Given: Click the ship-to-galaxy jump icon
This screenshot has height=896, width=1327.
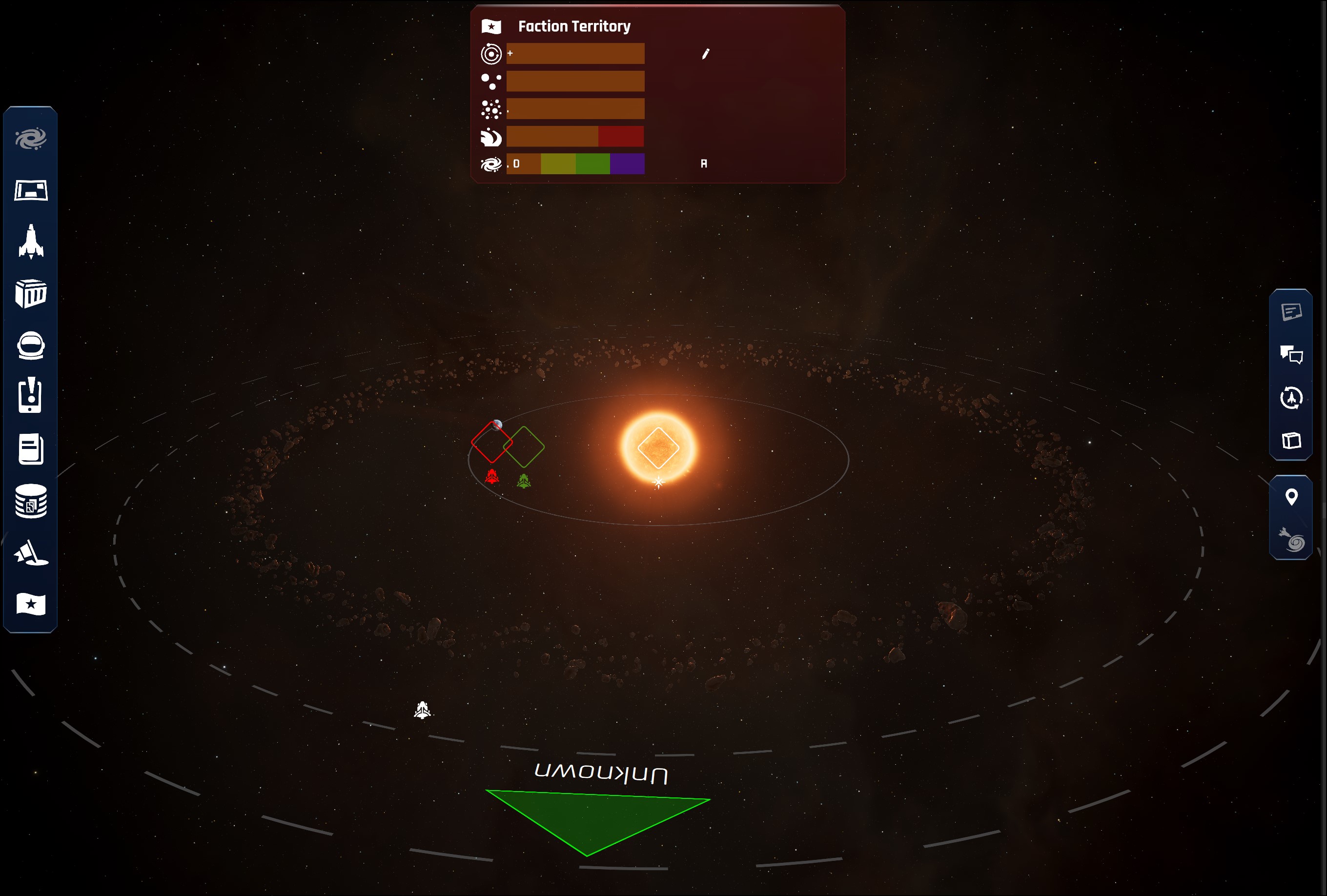Looking at the screenshot, I should click(1291, 539).
